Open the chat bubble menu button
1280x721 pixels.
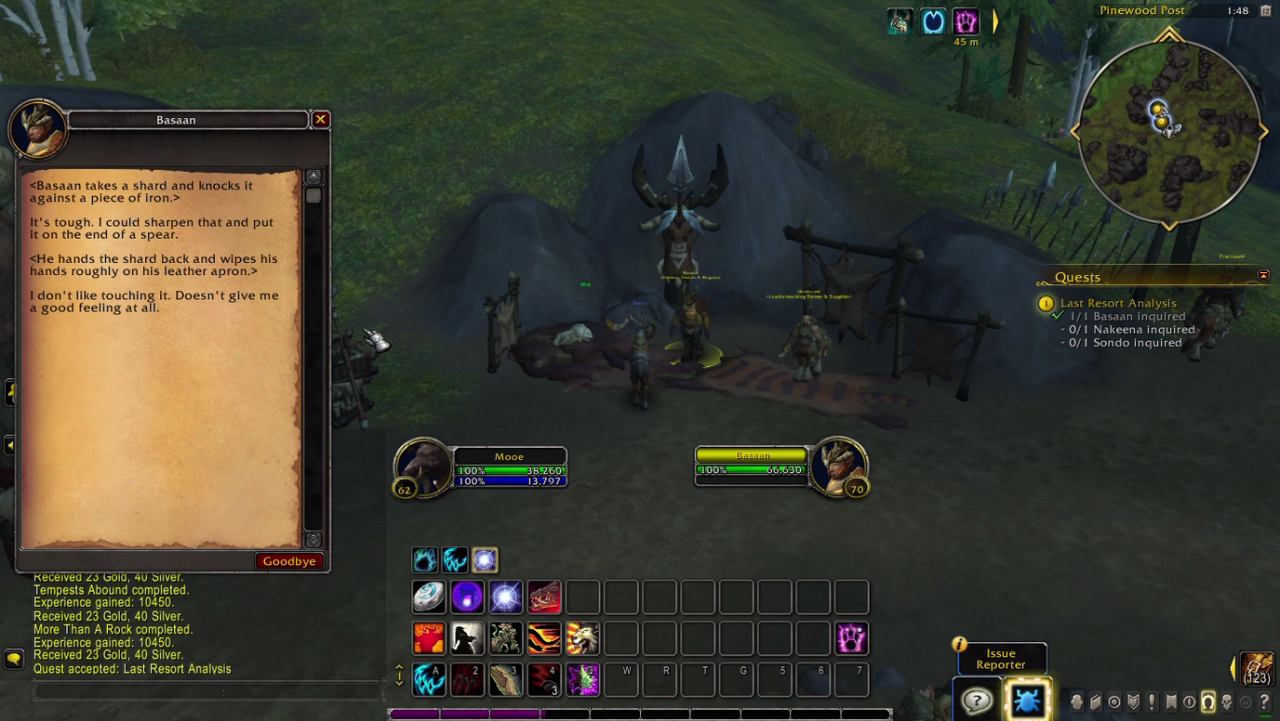coord(14,658)
